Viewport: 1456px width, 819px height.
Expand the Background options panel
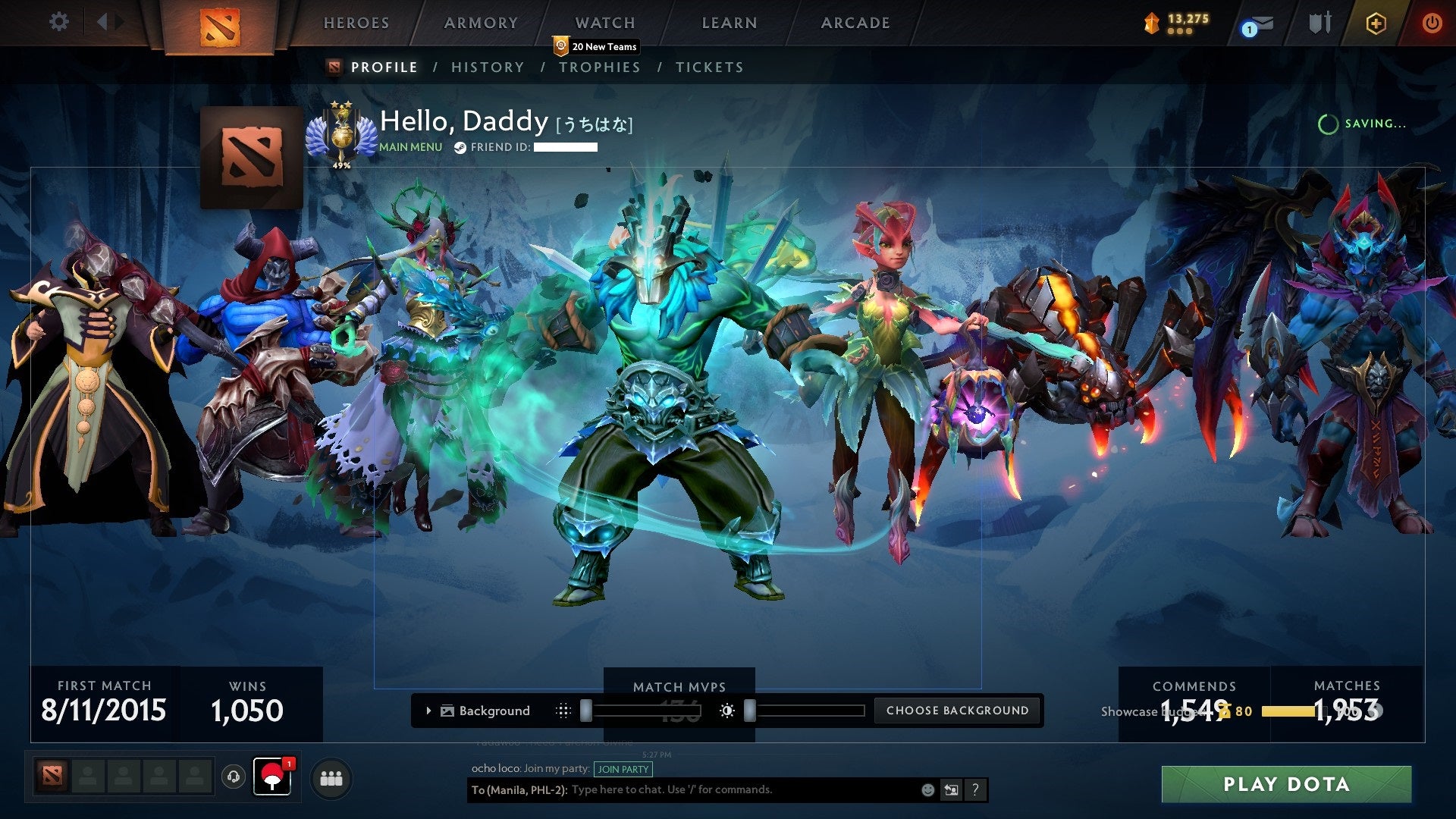429,711
